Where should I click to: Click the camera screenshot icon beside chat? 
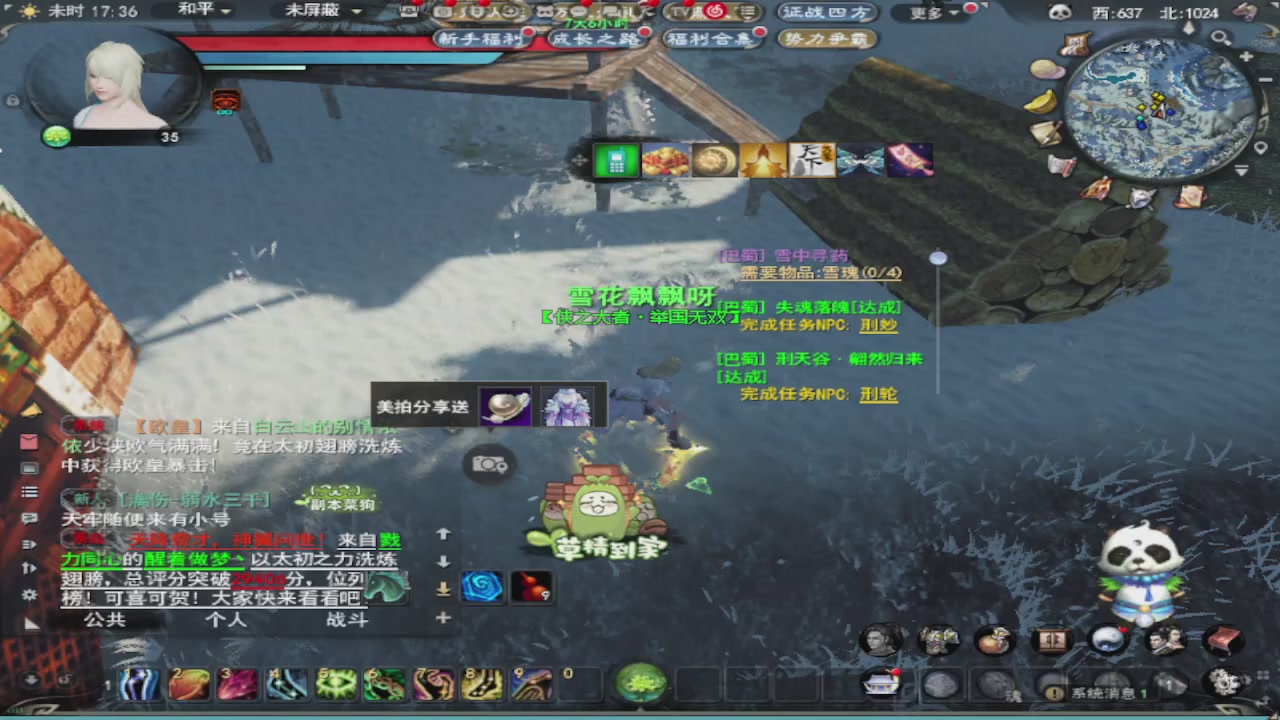pos(487,464)
